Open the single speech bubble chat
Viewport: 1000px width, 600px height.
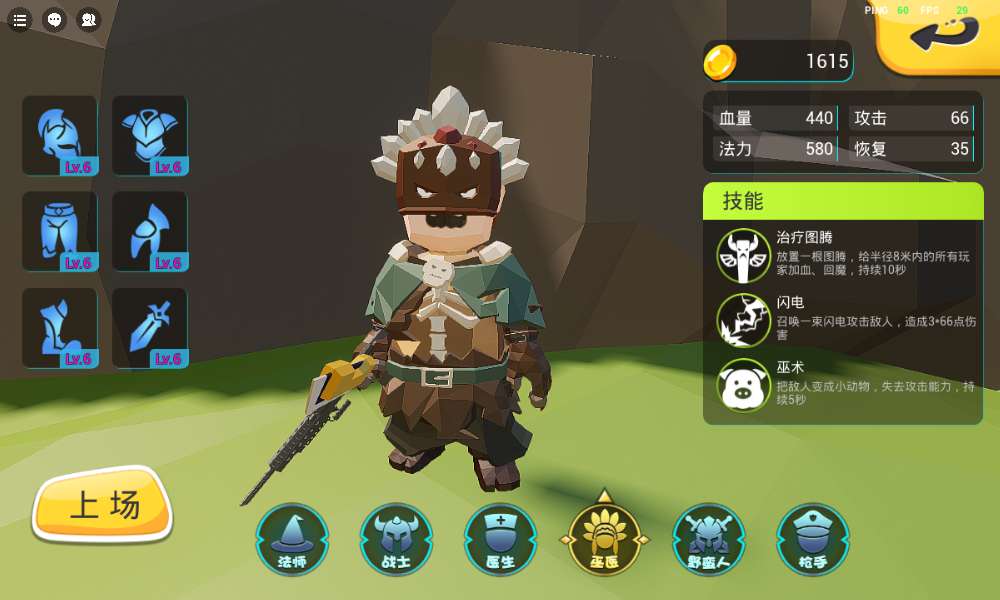pyautogui.click(x=55, y=19)
